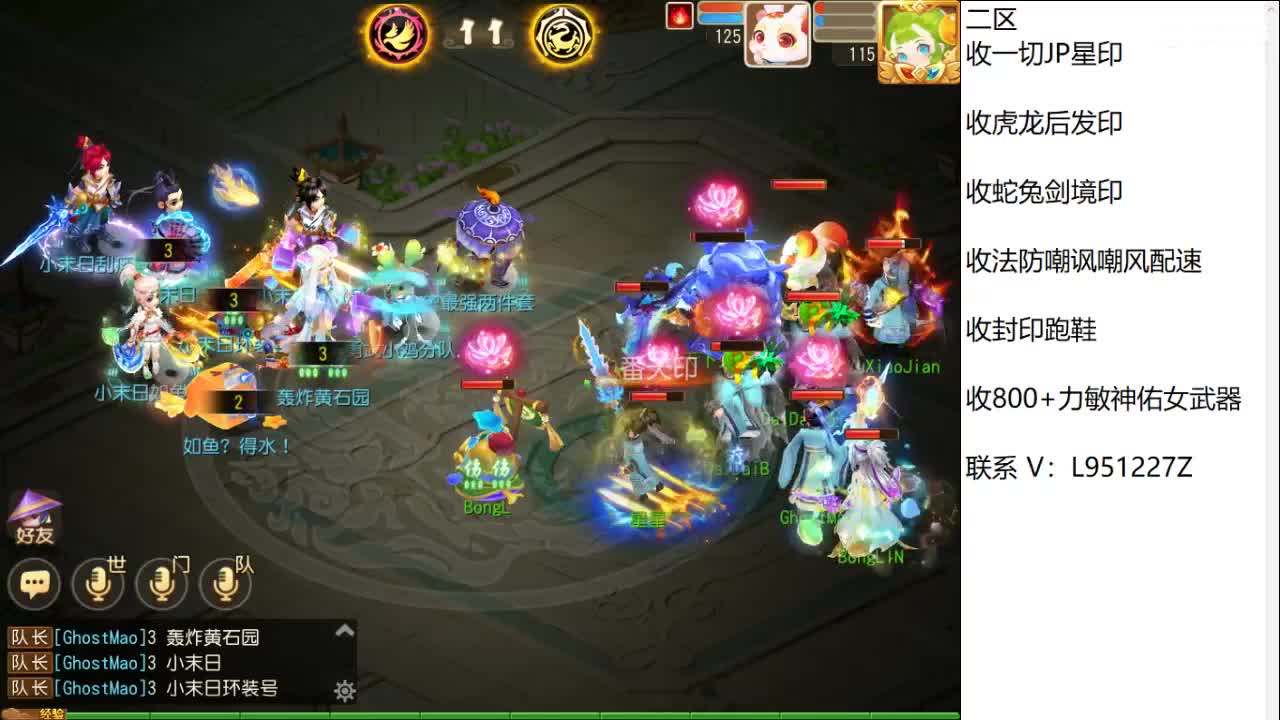Toggle the 世 world voice chat microphone
This screenshot has height=720, width=1280.
coord(97,583)
